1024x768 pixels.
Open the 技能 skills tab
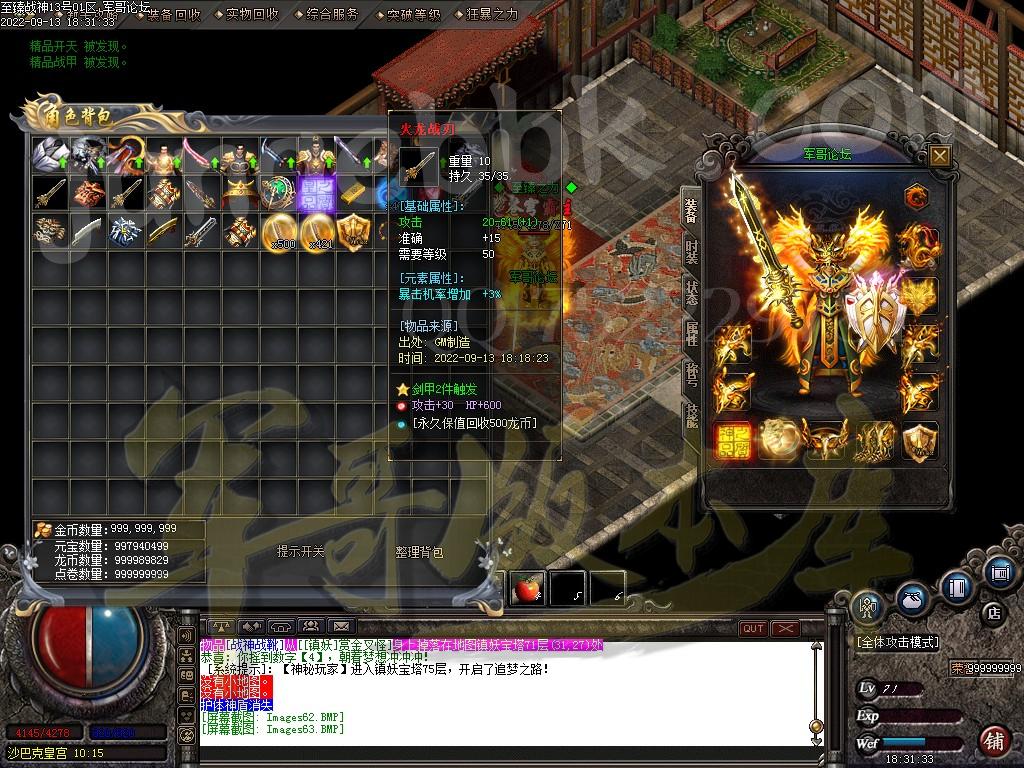click(x=691, y=416)
